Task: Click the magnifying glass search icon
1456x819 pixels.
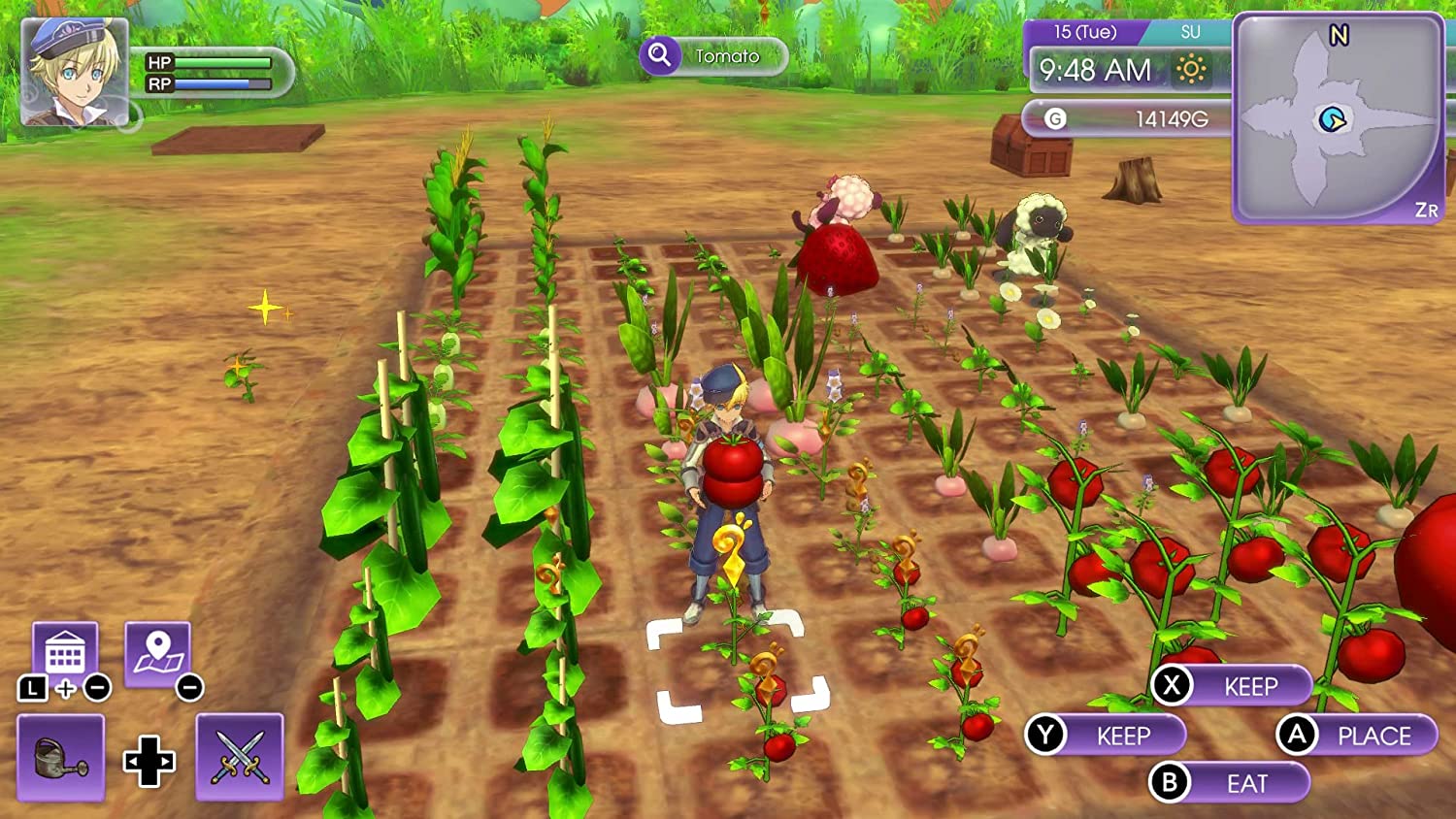Action: pos(660,55)
